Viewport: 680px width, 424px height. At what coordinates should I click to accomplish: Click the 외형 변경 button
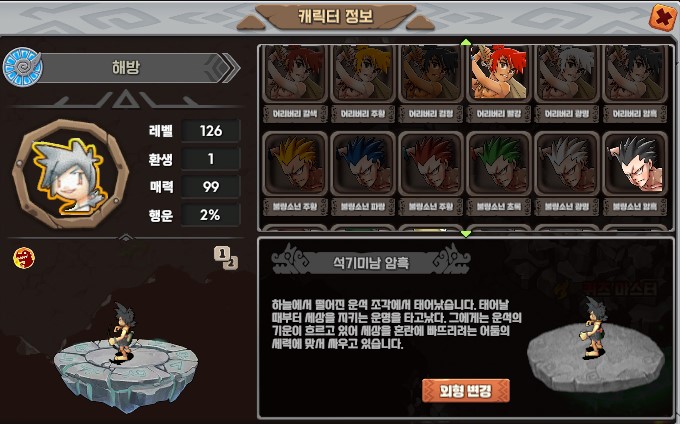tap(466, 389)
